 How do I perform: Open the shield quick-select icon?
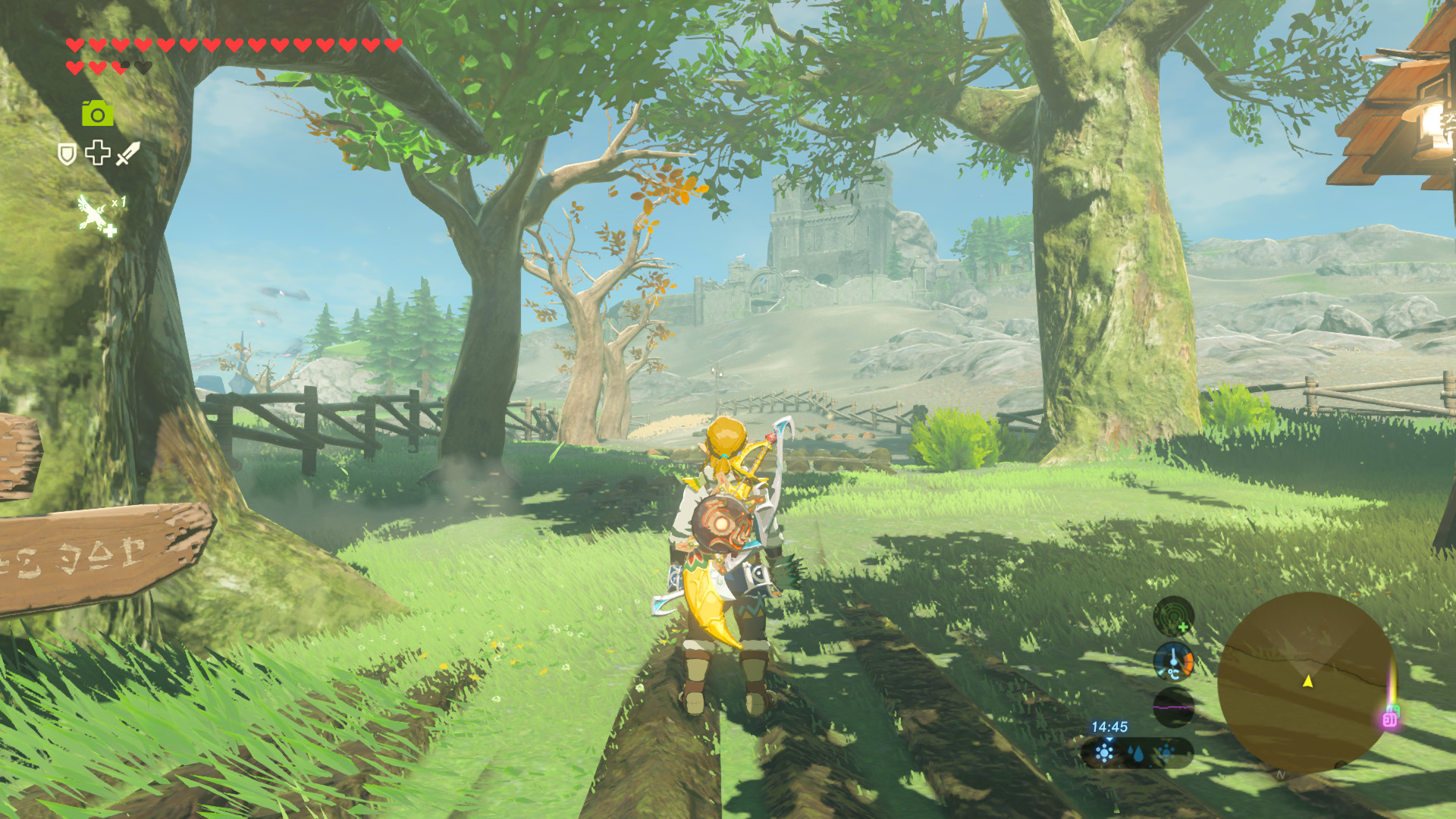[67, 154]
